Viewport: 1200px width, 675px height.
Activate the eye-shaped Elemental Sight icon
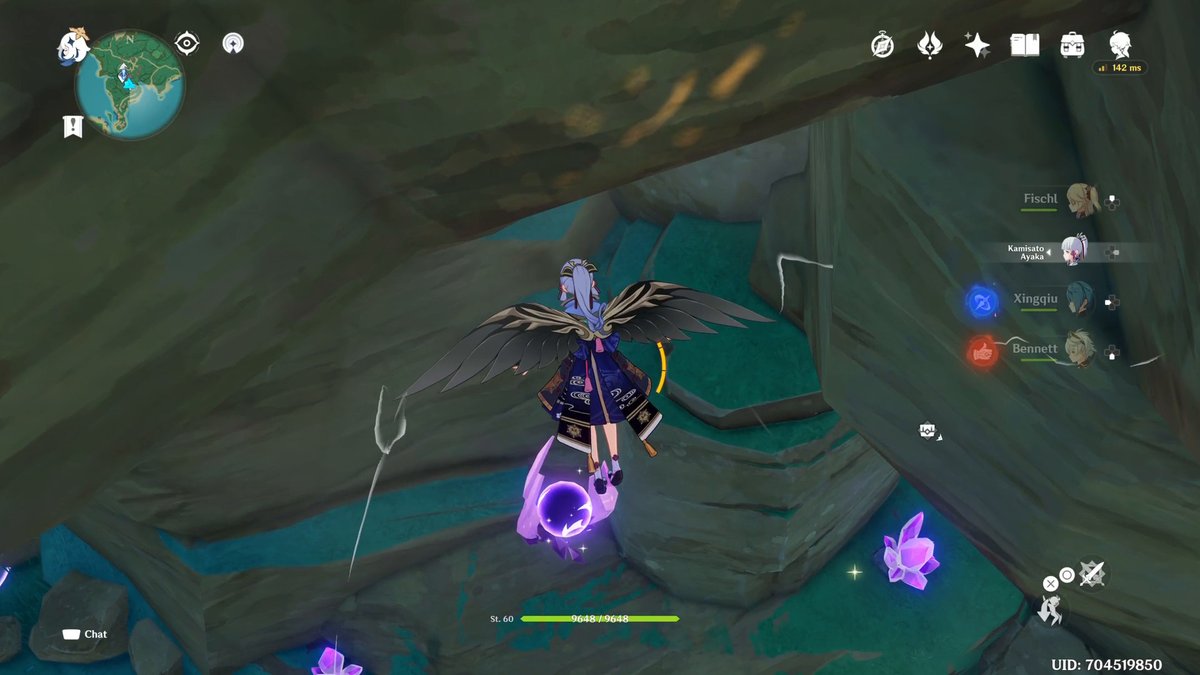click(186, 43)
